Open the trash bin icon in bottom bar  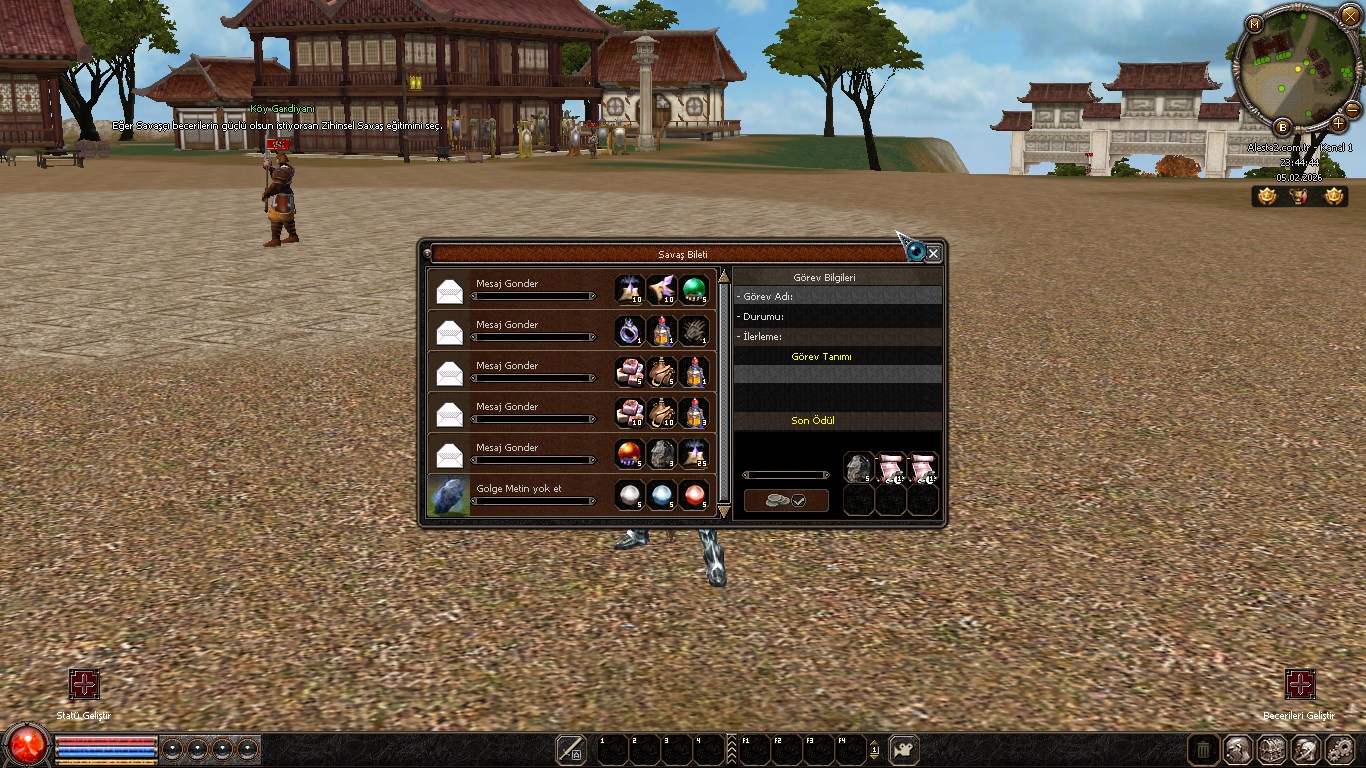coord(1204,750)
